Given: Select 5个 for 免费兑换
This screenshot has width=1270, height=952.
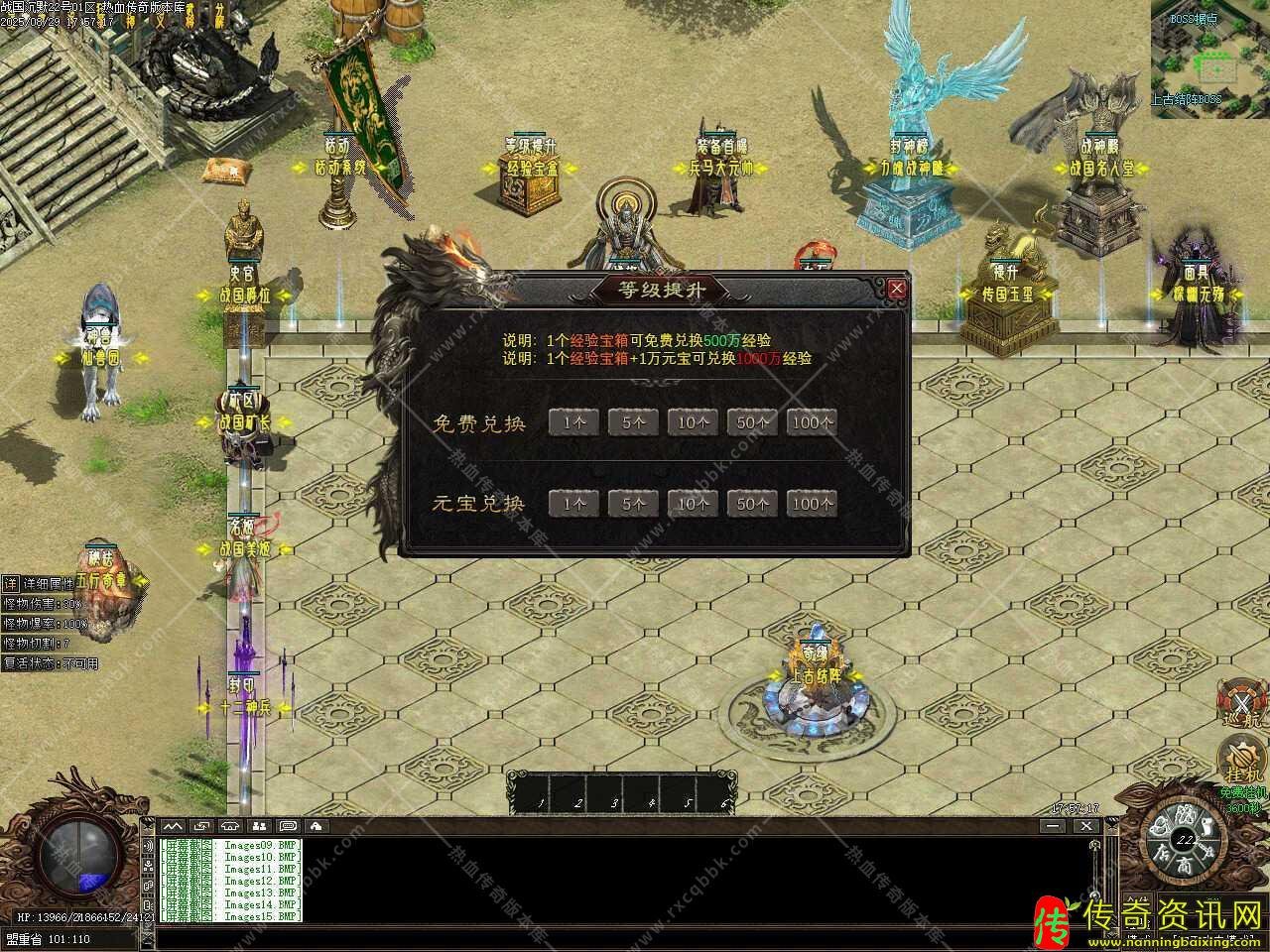Looking at the screenshot, I should point(633,422).
